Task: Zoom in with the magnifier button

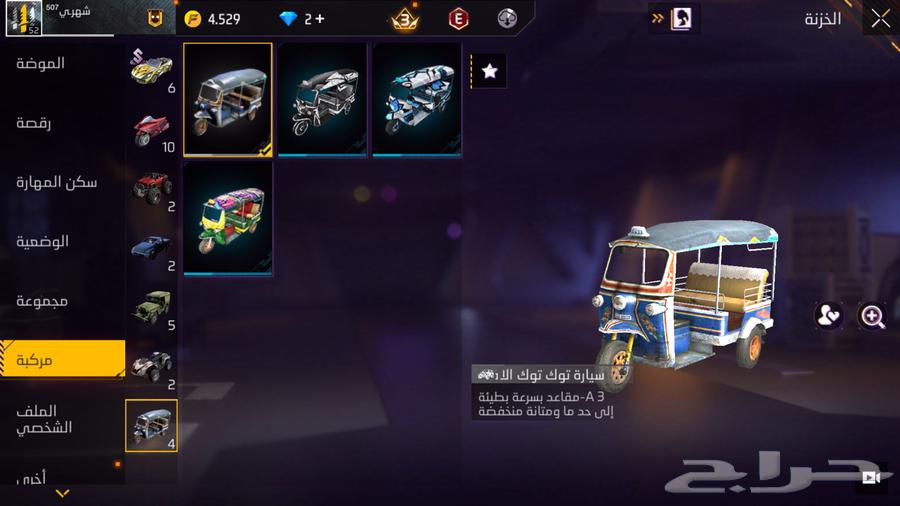Action: [872, 317]
